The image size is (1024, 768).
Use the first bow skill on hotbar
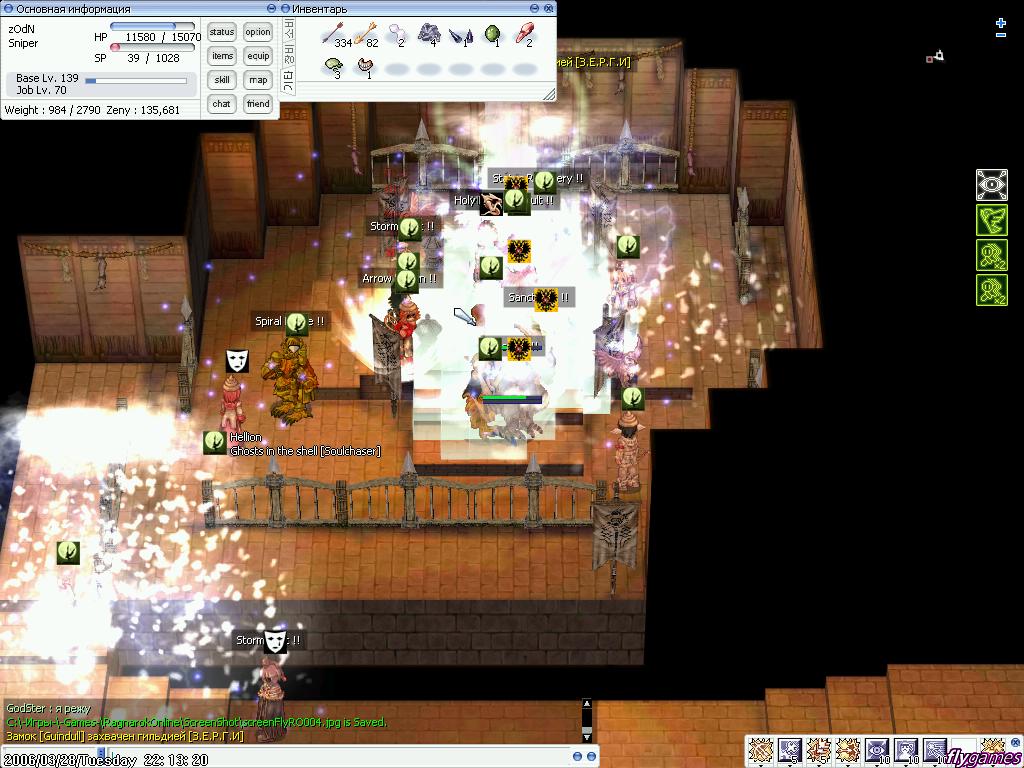click(x=761, y=749)
